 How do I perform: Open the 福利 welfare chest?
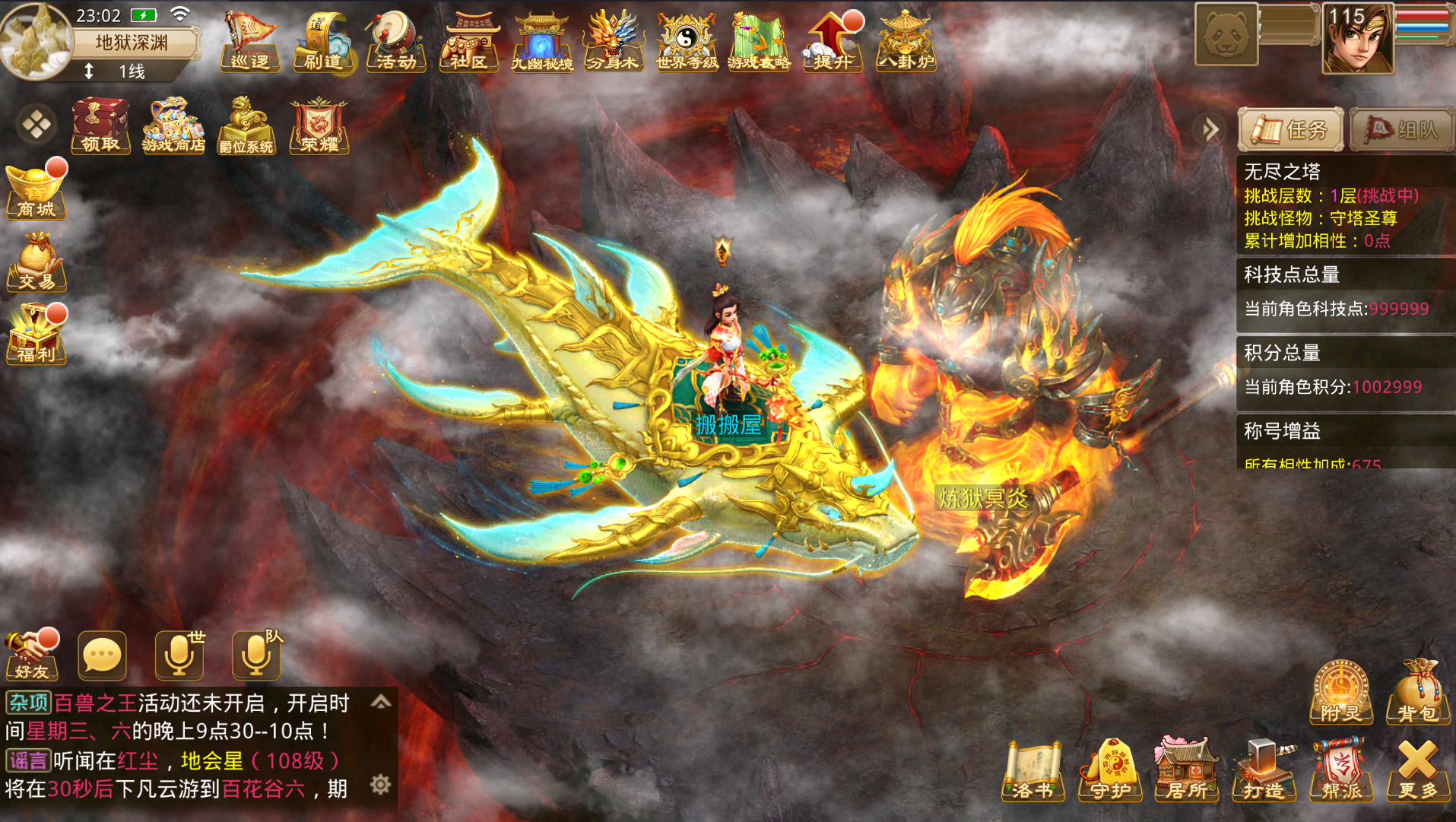tap(36, 335)
